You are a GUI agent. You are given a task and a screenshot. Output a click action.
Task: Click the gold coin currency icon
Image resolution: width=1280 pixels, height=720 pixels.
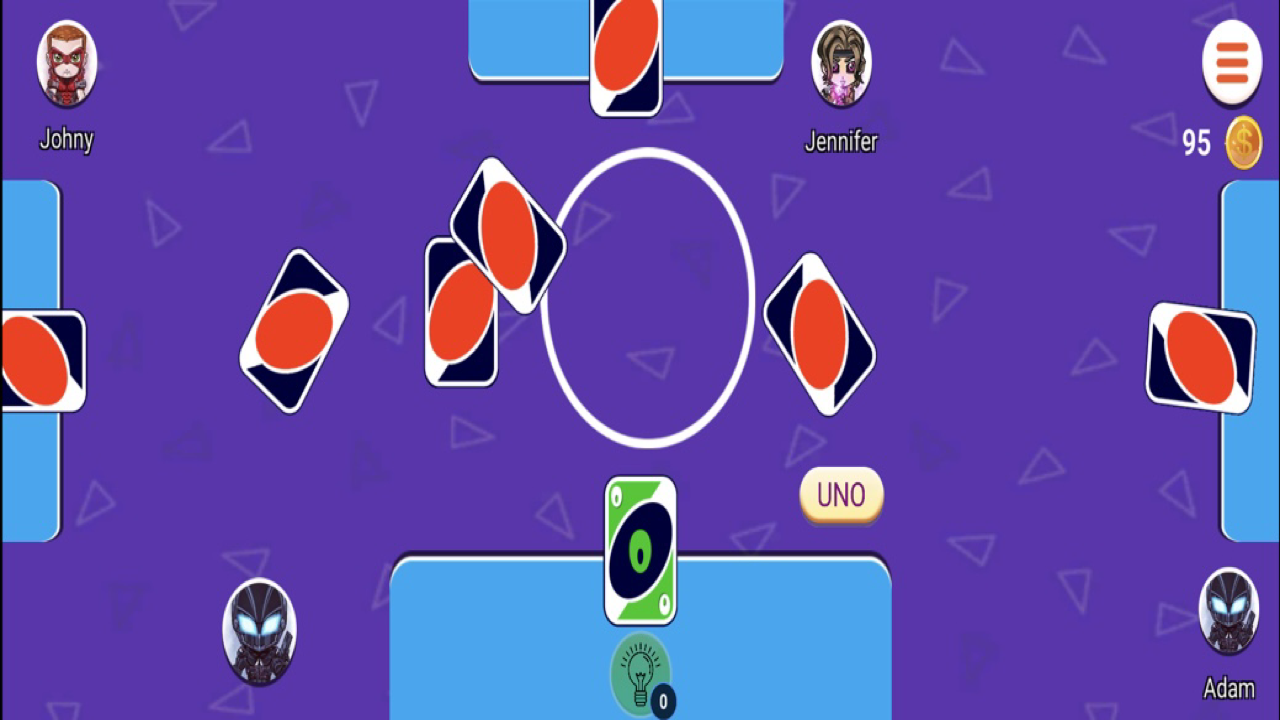[x=1243, y=142]
